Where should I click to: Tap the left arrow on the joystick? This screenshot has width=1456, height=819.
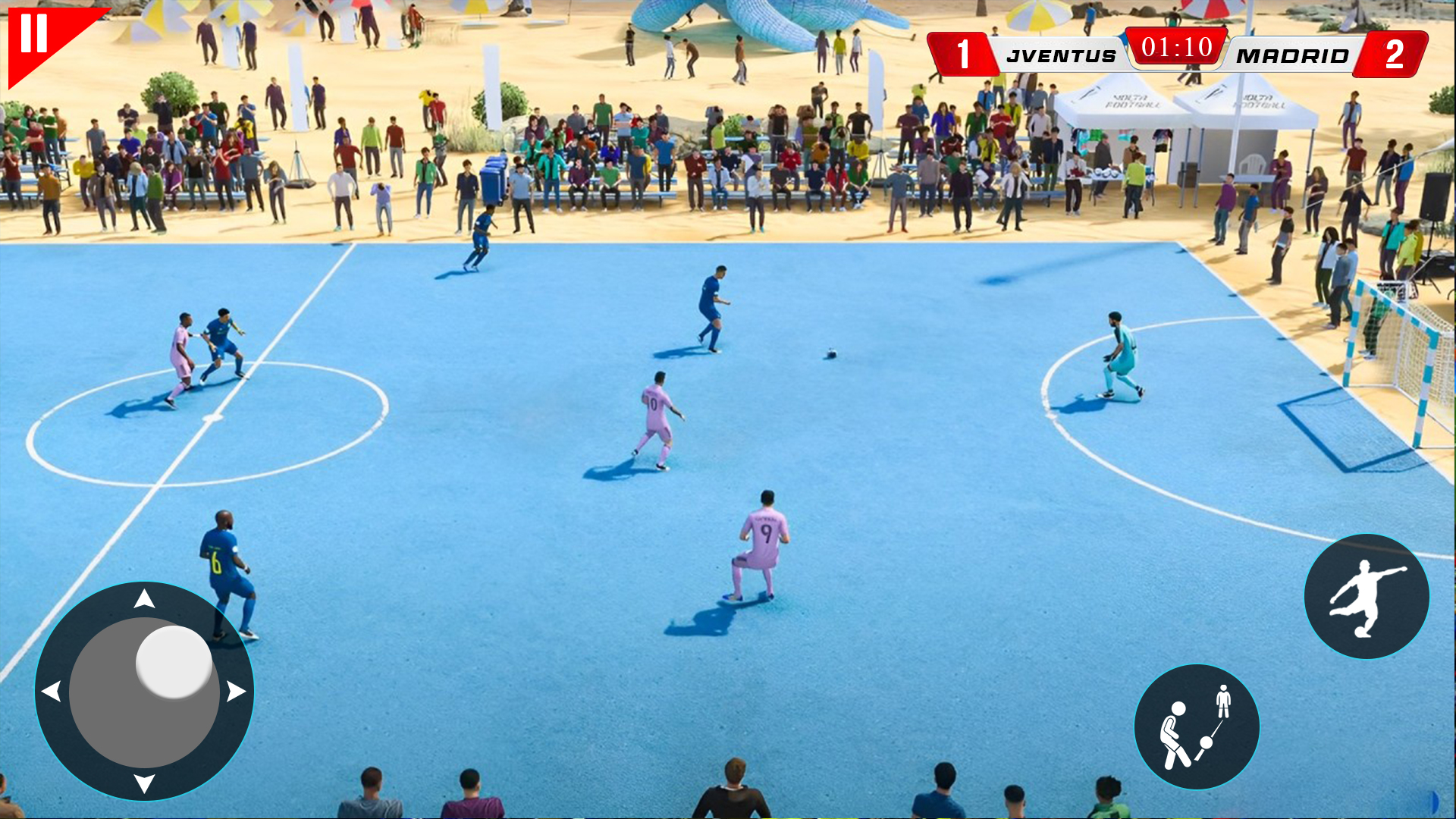point(52,692)
